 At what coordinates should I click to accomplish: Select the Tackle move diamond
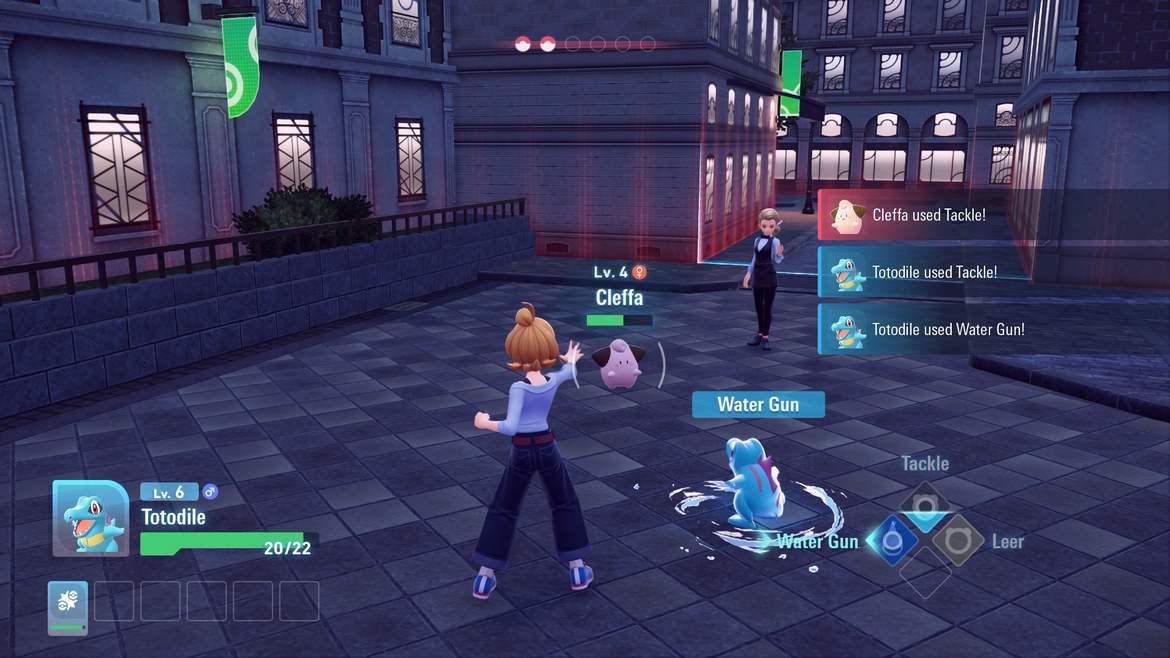click(x=924, y=506)
